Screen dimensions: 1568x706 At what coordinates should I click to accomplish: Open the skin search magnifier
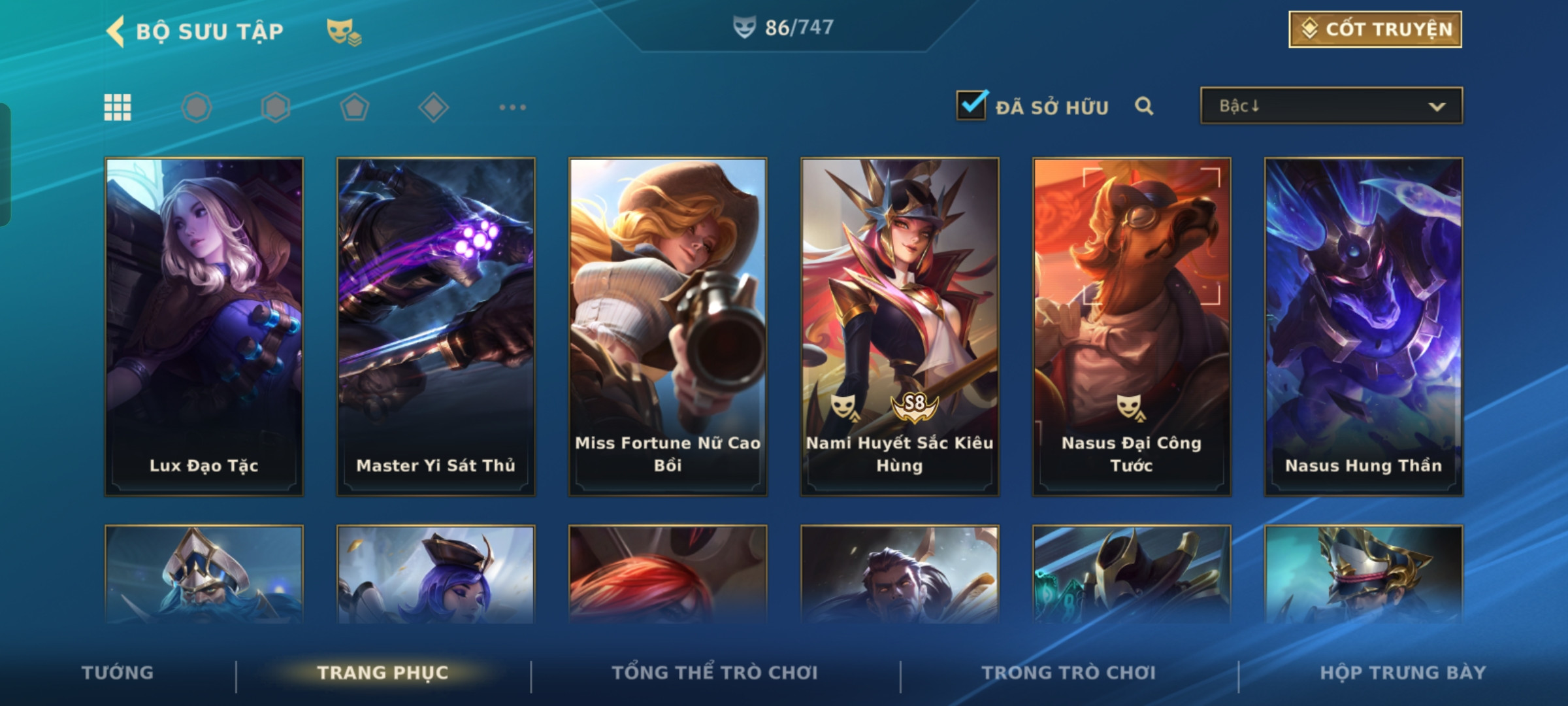(1144, 106)
